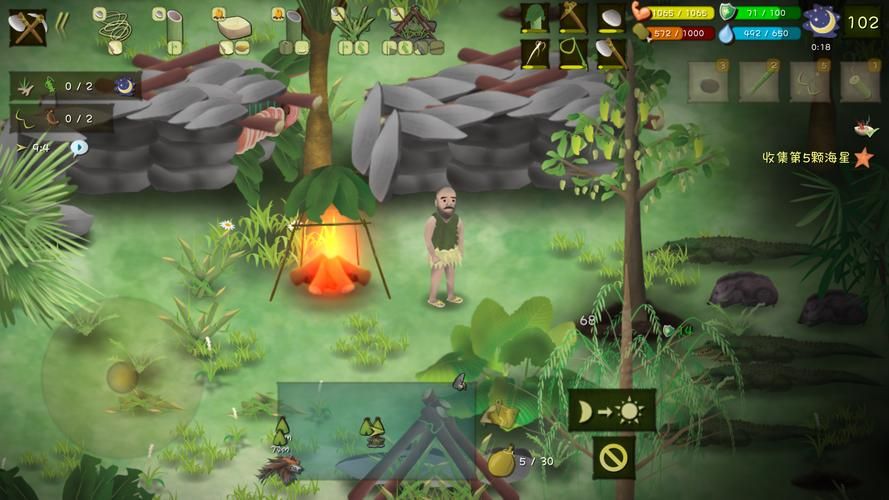Viewport: 889px width, 500px height.
Task: Open the crossed tools crafting menu
Action: pos(27,27)
